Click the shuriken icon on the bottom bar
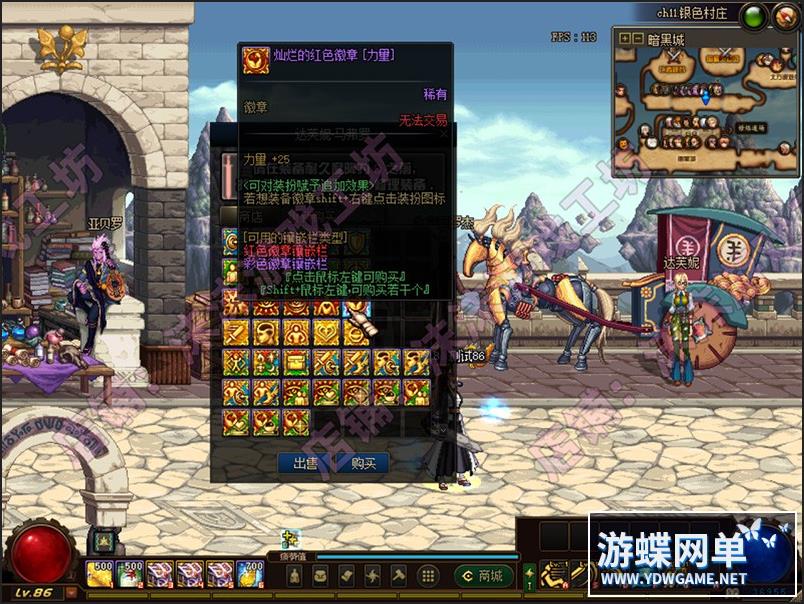The width and height of the screenshot is (804, 604). click(372, 575)
